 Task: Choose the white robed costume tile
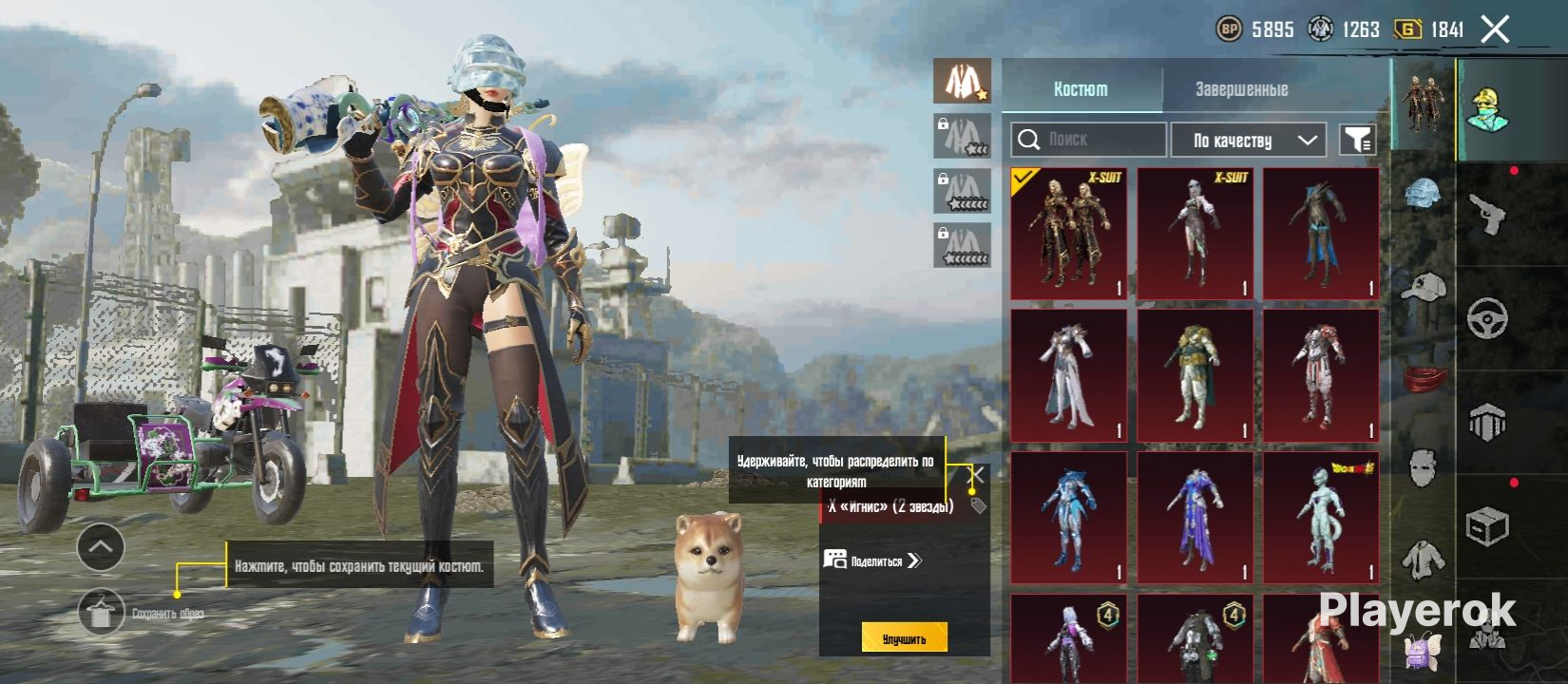pos(1069,375)
